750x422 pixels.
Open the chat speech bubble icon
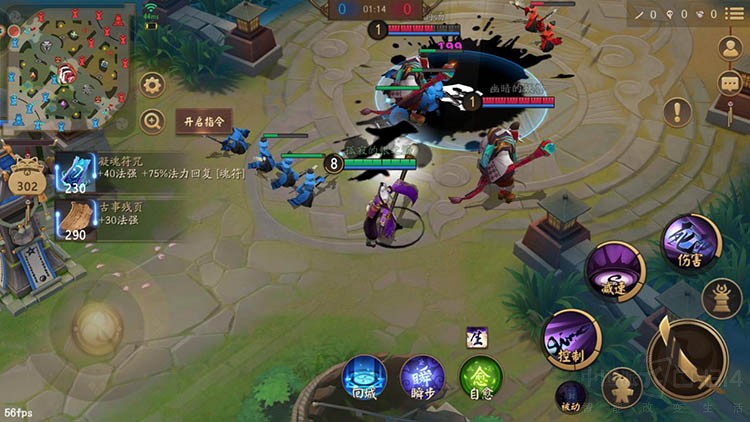[x=728, y=84]
